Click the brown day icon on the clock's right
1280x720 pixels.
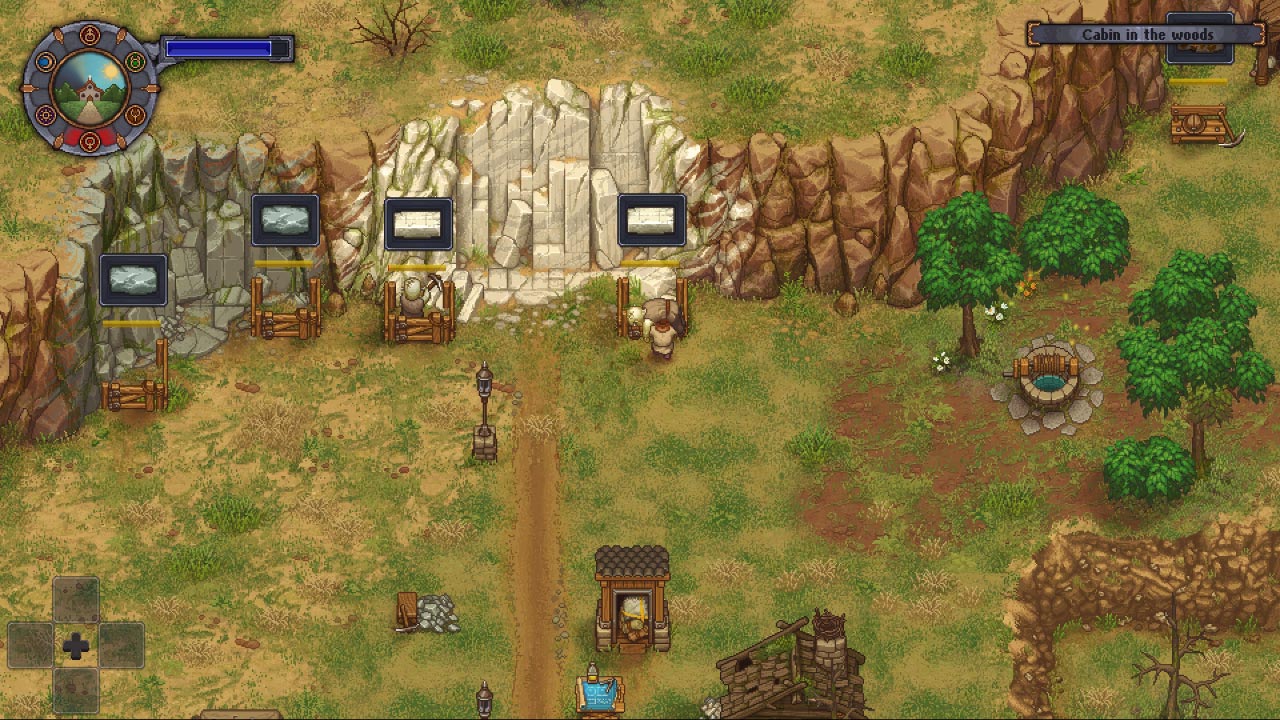[x=136, y=115]
